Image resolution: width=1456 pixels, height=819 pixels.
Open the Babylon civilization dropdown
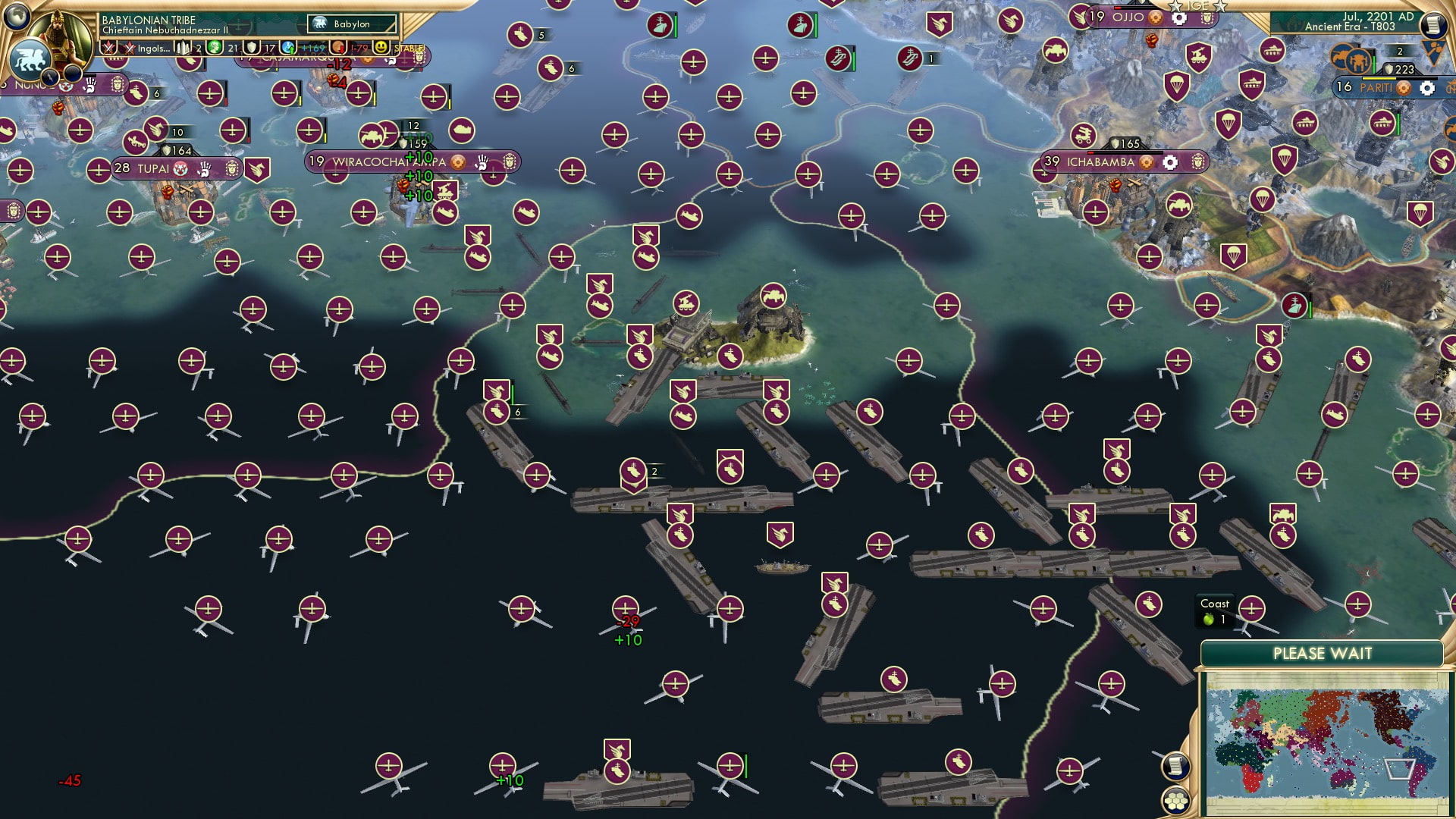[350, 24]
